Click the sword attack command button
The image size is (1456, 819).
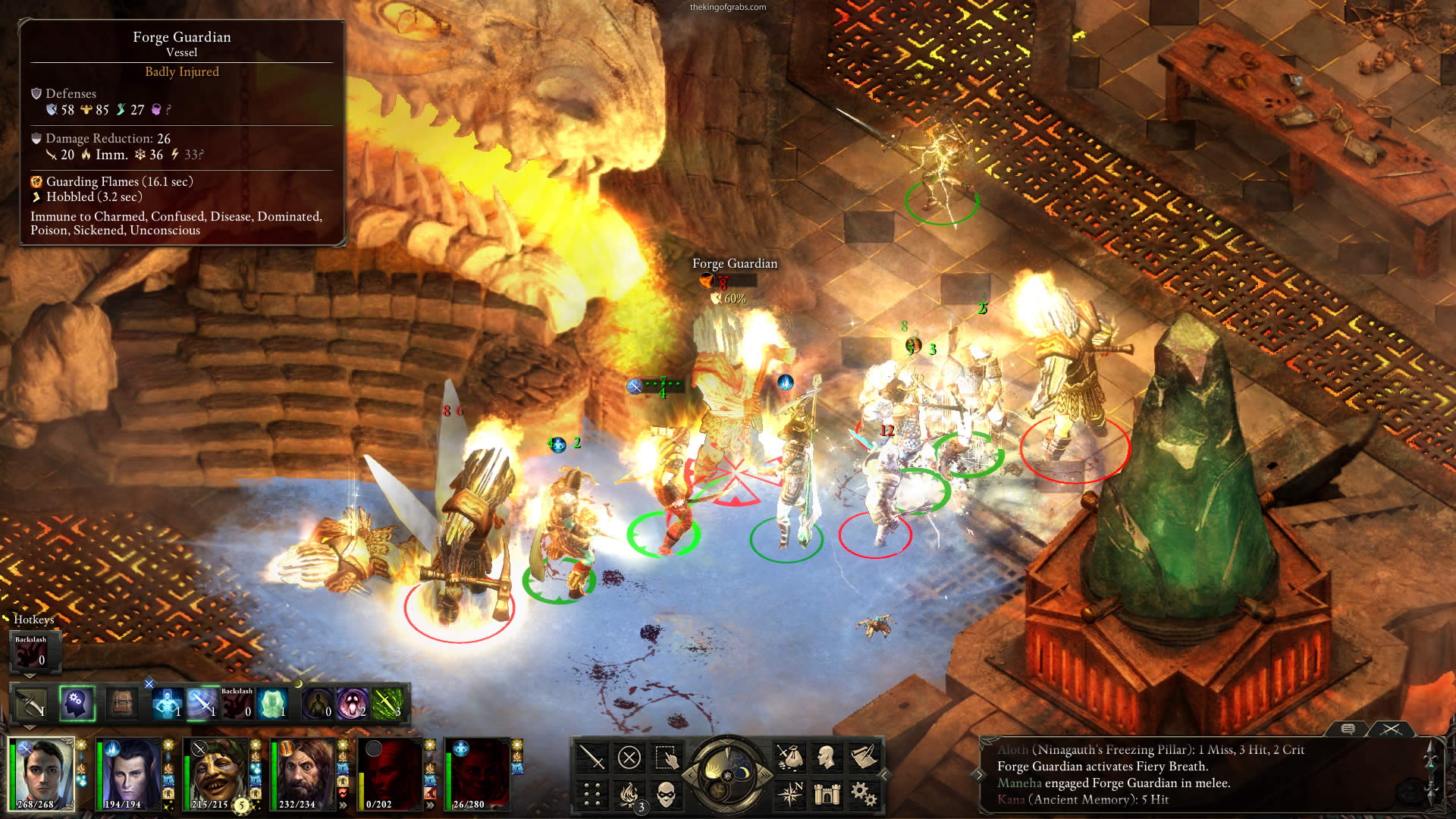pyautogui.click(x=591, y=757)
